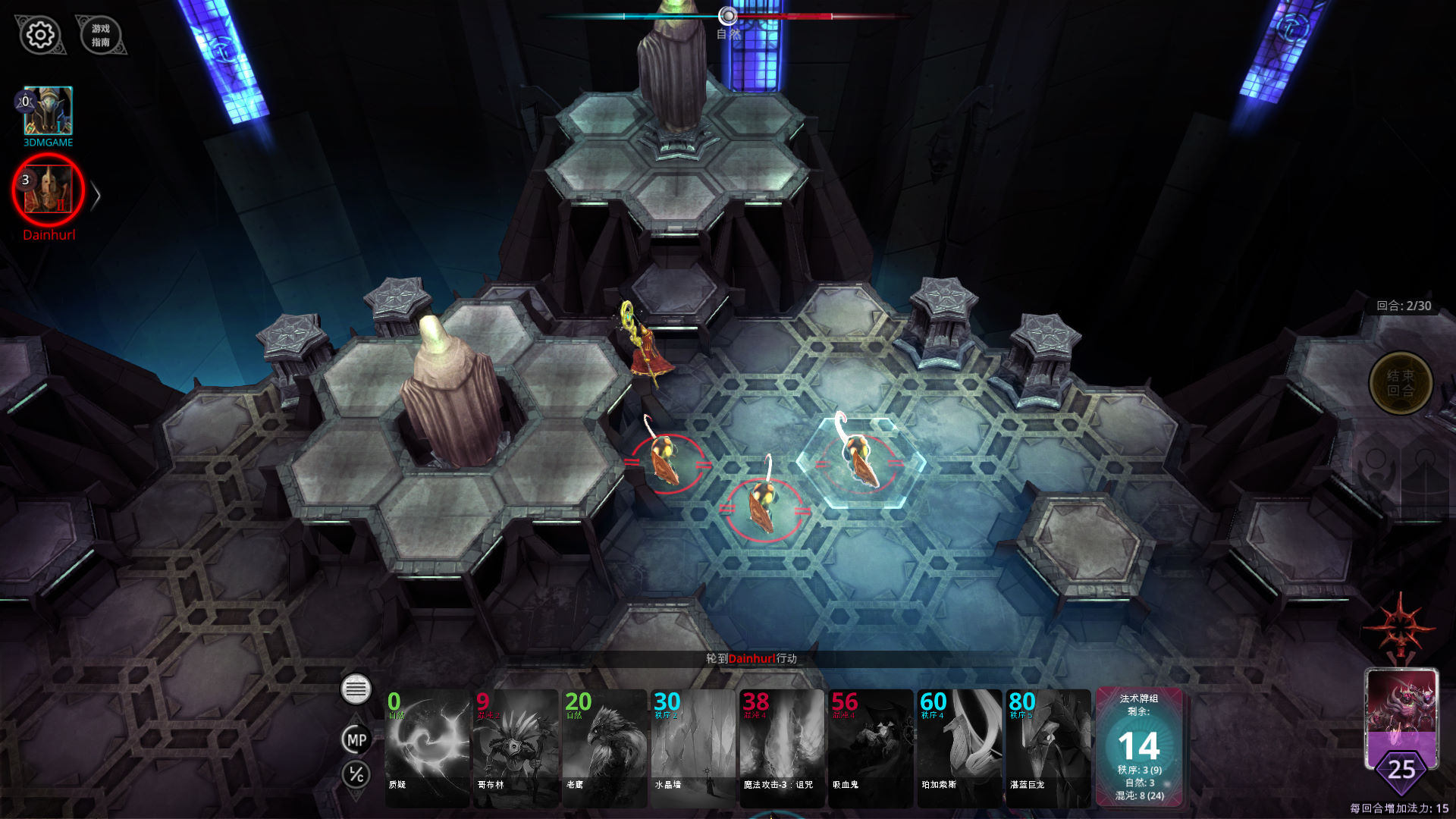Expand the arrow beside Dainhurl's portrait
The width and height of the screenshot is (1456, 819).
click(96, 196)
